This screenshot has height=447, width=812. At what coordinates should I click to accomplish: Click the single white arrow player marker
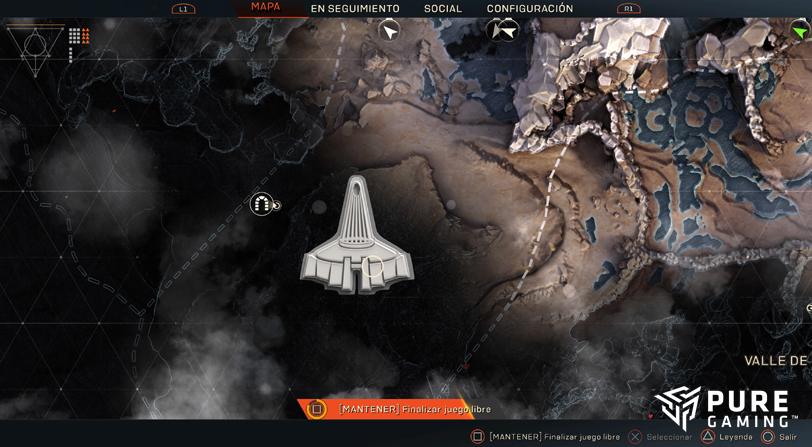(x=389, y=31)
